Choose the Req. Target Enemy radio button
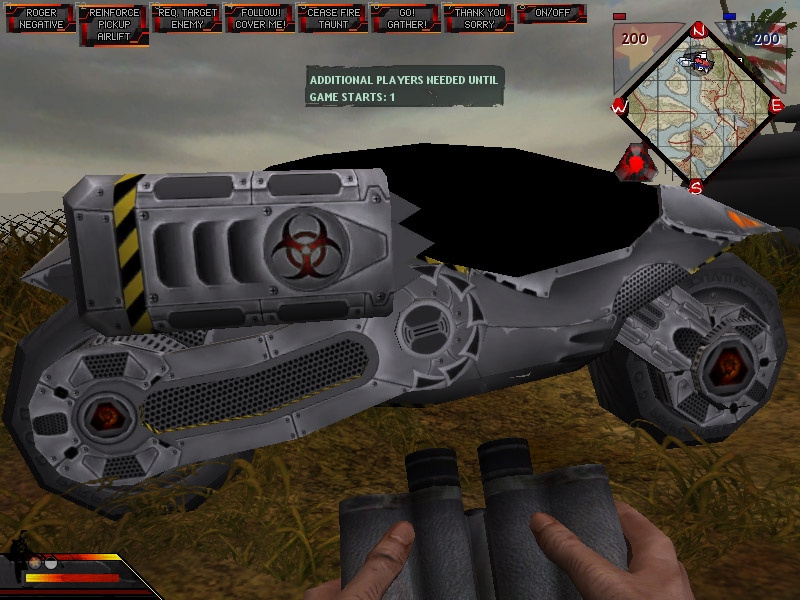Image resolution: width=800 pixels, height=600 pixels. (187, 19)
